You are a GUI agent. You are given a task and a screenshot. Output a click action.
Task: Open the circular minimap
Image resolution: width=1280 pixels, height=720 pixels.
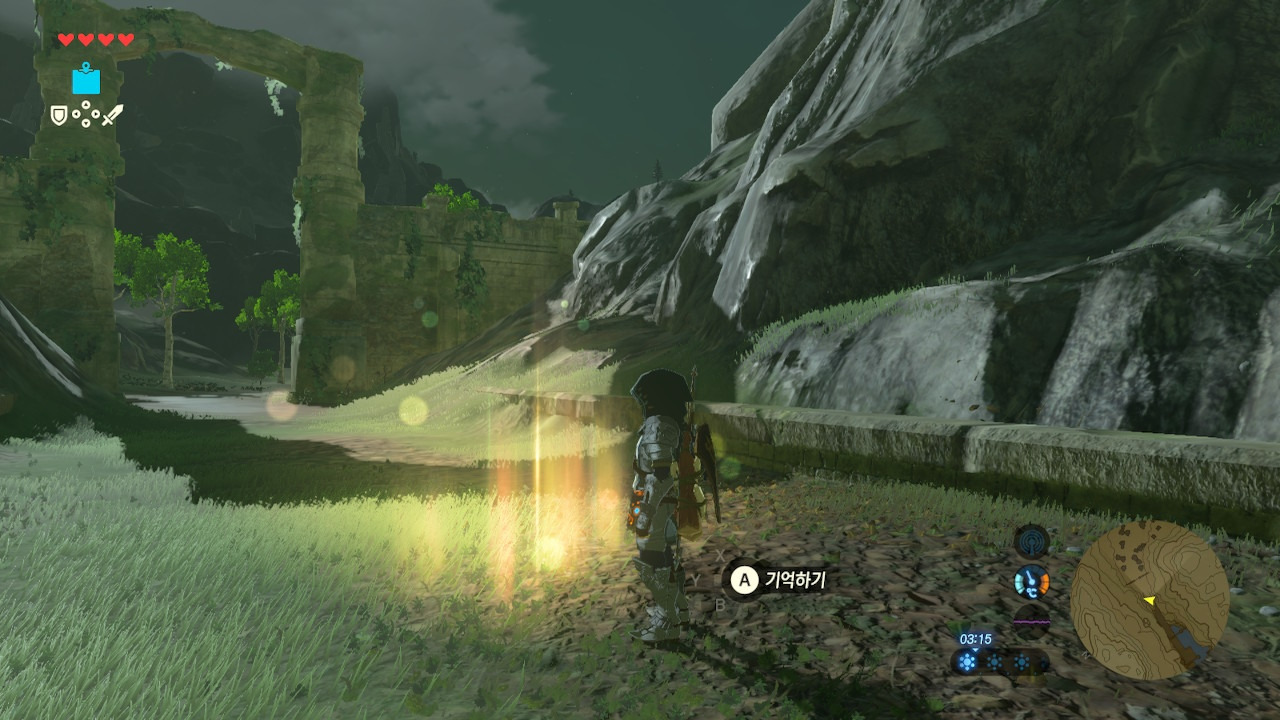click(1149, 600)
